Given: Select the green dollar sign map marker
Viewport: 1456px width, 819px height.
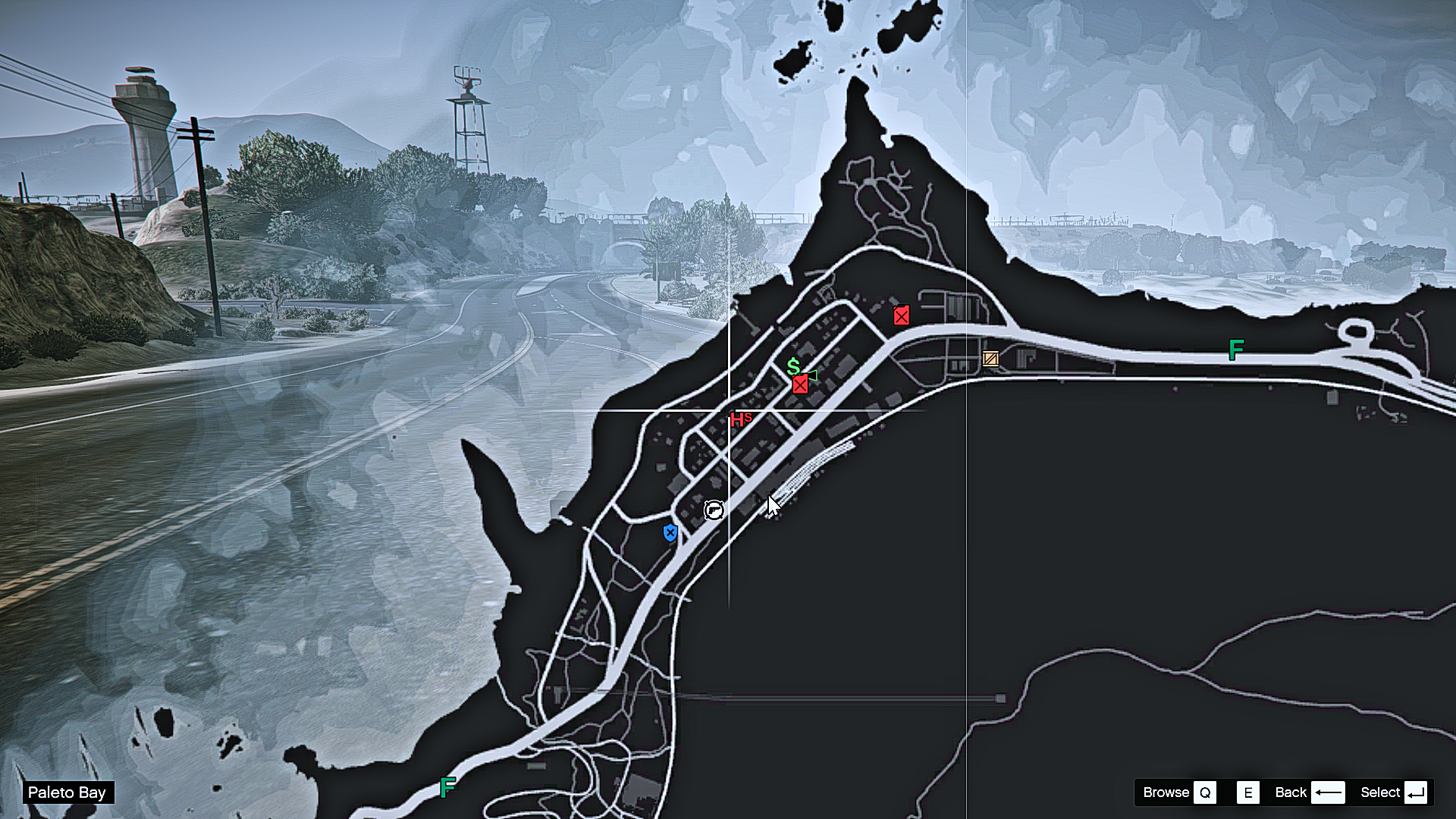Looking at the screenshot, I should click(x=793, y=367).
